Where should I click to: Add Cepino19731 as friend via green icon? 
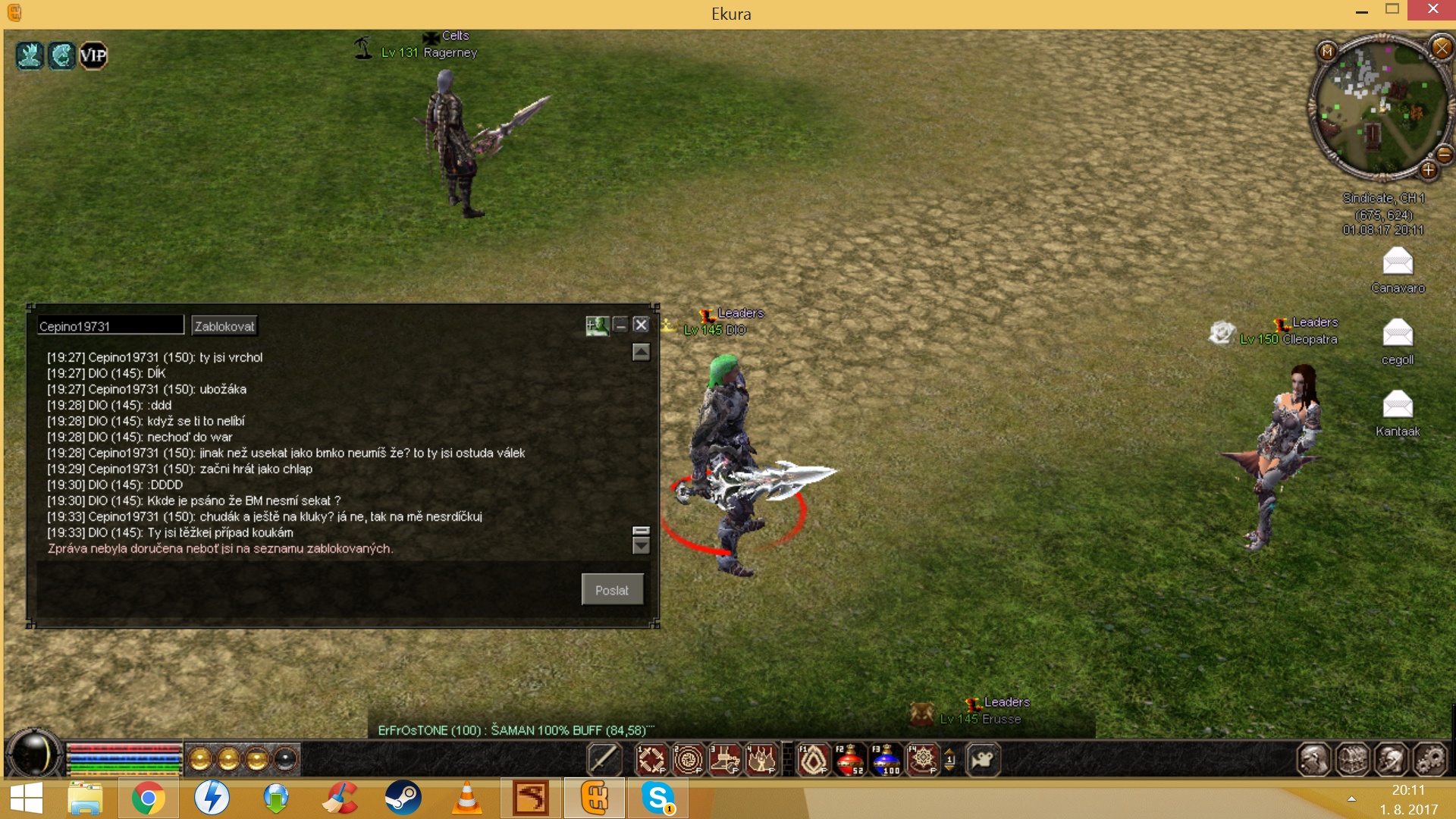[597, 325]
